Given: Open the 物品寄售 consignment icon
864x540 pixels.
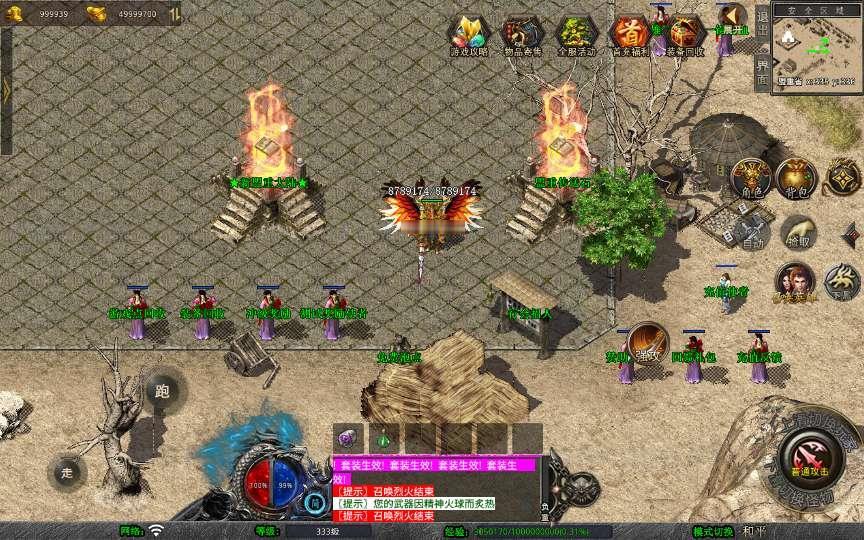Looking at the screenshot, I should [519, 34].
